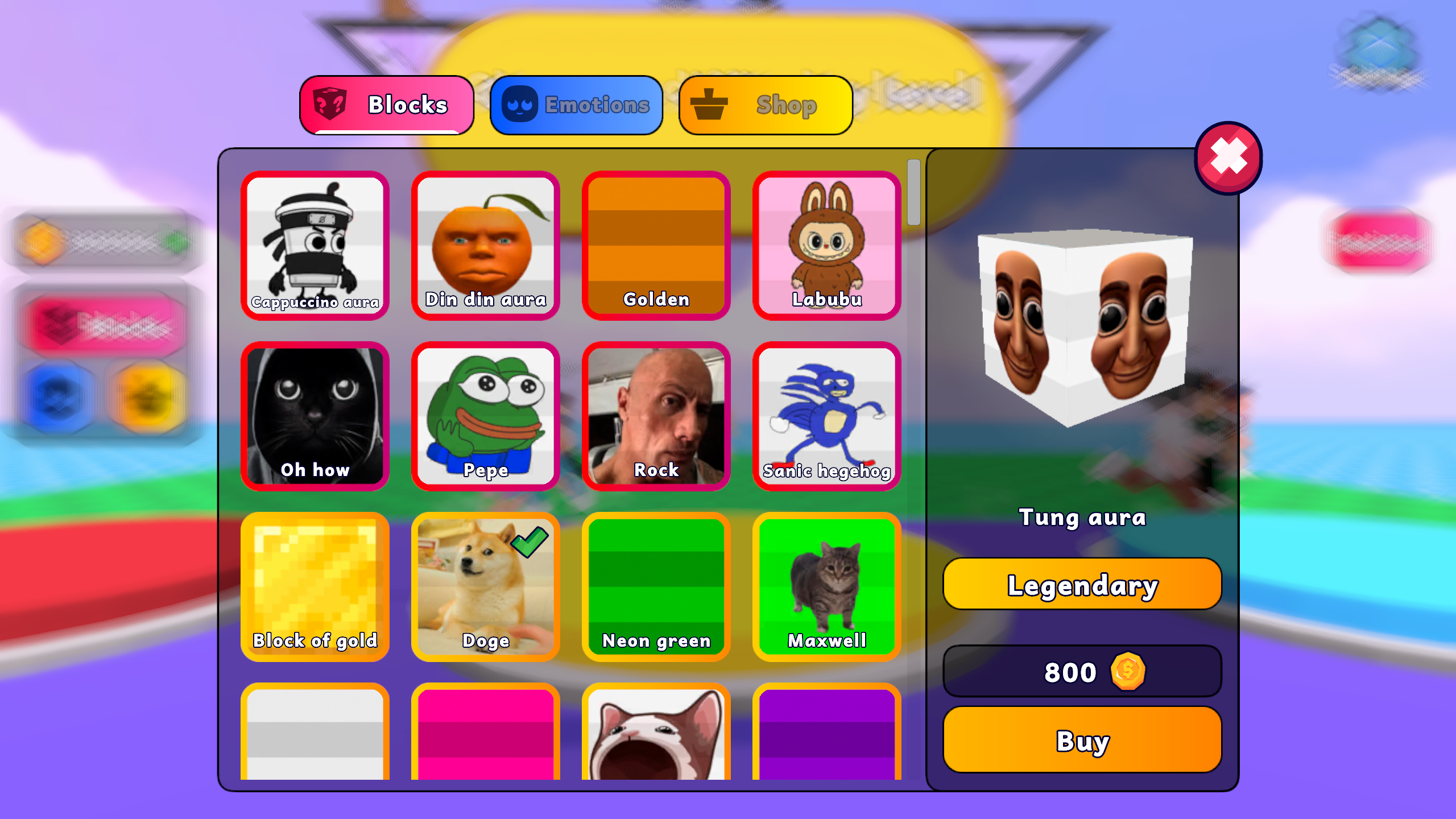Select the Cappuccino aura block
Viewport: 1456px width, 819px height.
tap(316, 246)
